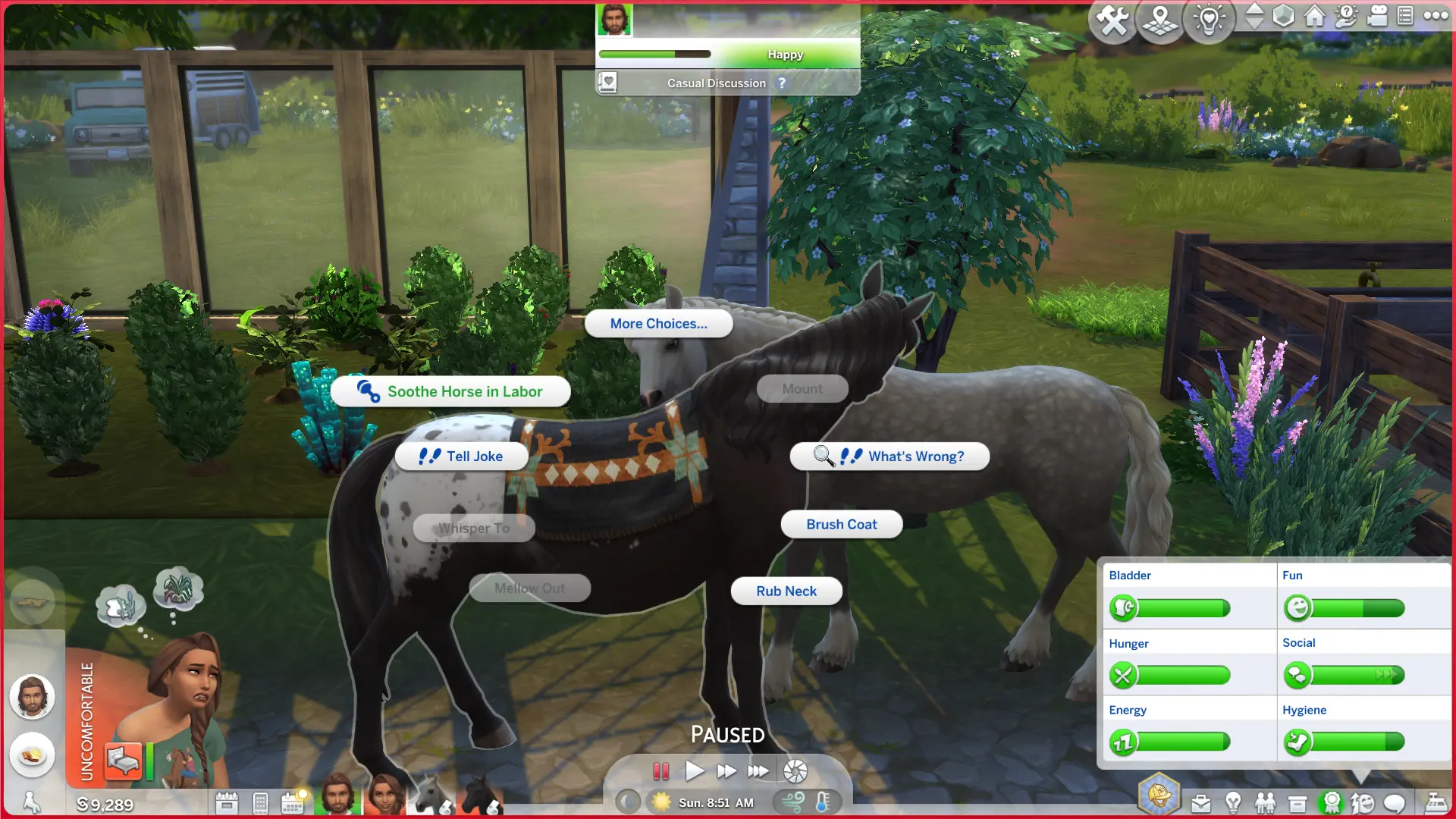Open the Career panel briefcase icon
The height and width of the screenshot is (819, 1456).
tap(1202, 802)
